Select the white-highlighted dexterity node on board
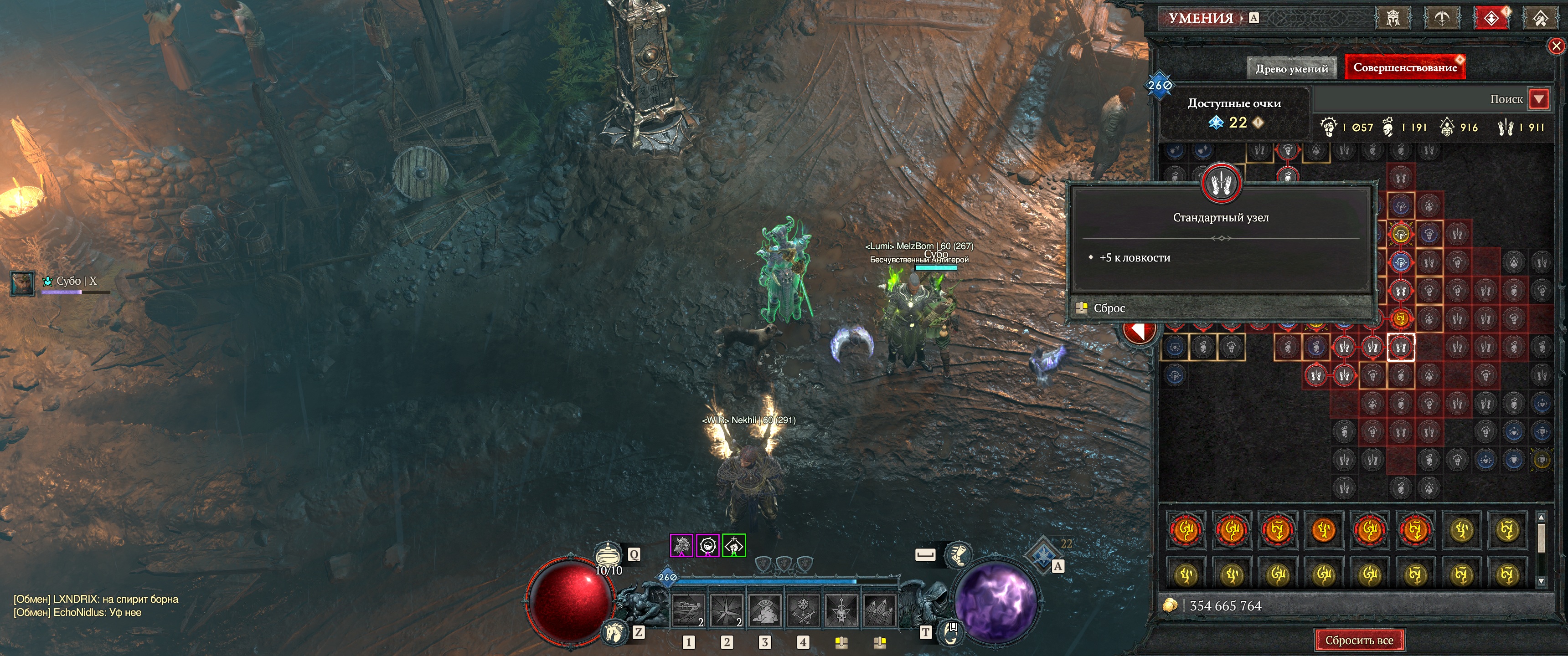1568x656 pixels. coord(1401,348)
